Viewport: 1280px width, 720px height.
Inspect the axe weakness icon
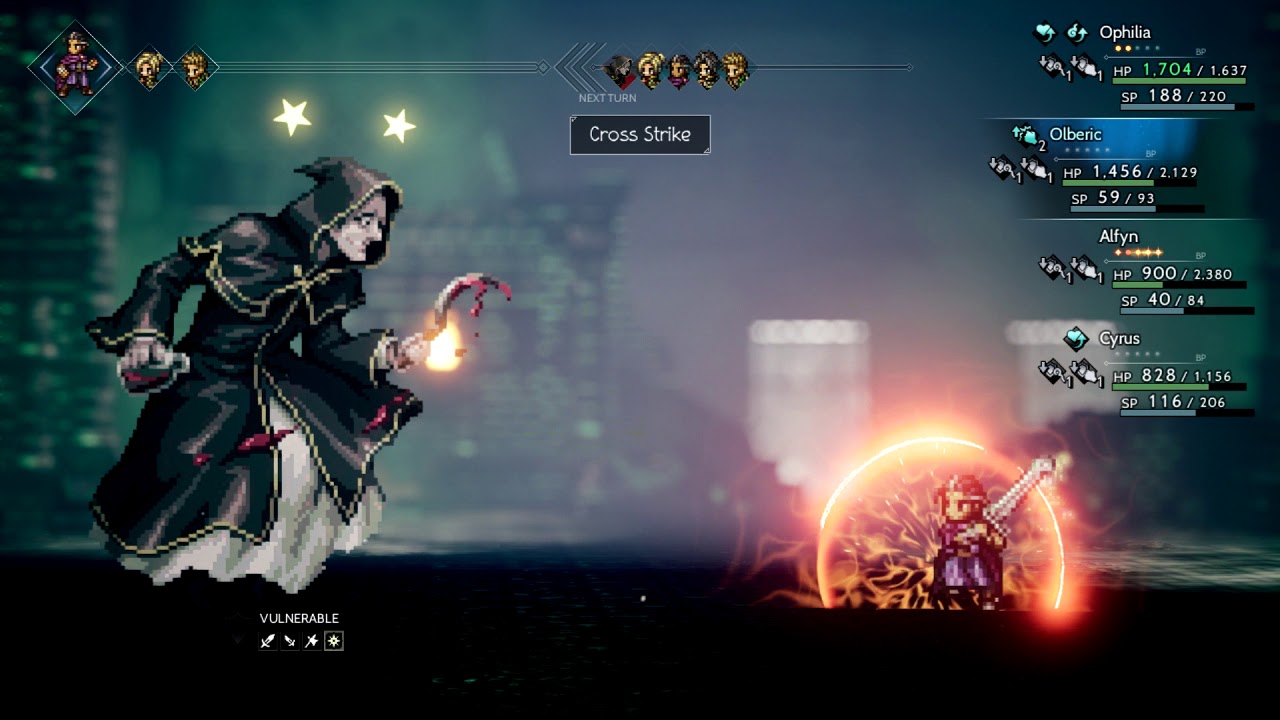(311, 641)
